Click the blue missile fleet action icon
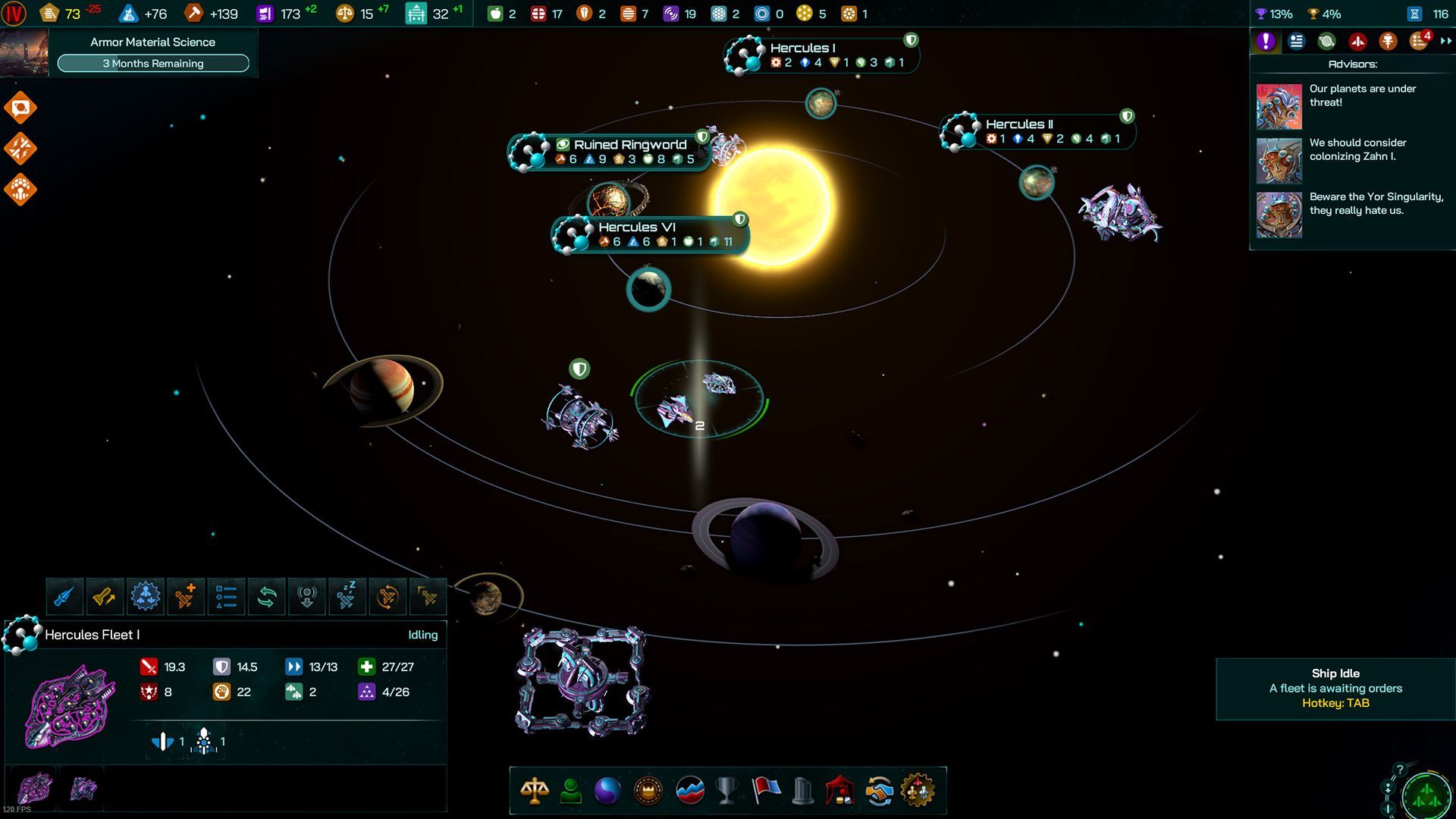 click(64, 597)
